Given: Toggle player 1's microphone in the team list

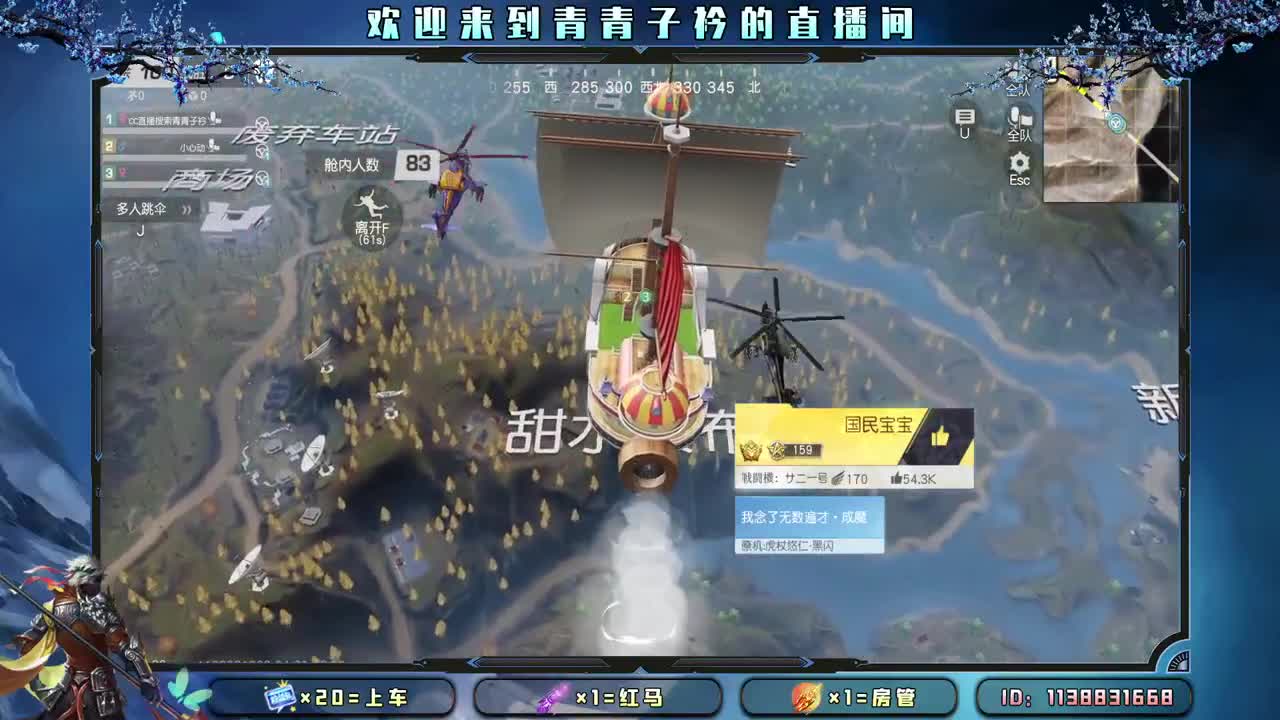Looking at the screenshot, I should 214,119.
